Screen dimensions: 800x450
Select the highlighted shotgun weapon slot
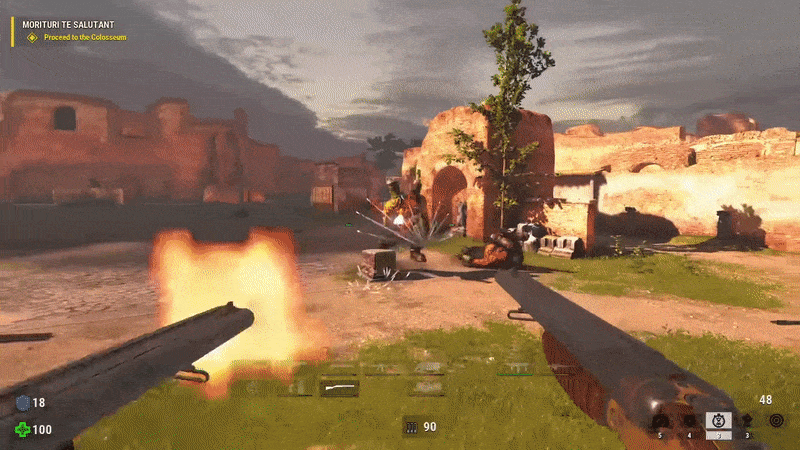pyautogui.click(x=339, y=388)
